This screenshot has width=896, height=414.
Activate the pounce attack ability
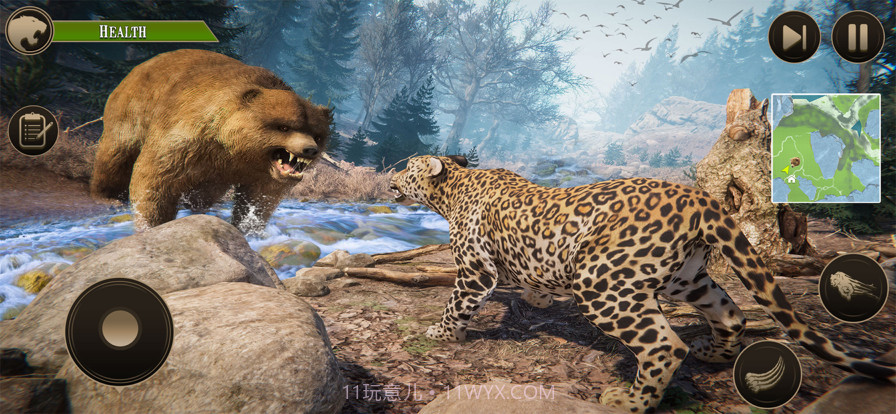point(853,288)
